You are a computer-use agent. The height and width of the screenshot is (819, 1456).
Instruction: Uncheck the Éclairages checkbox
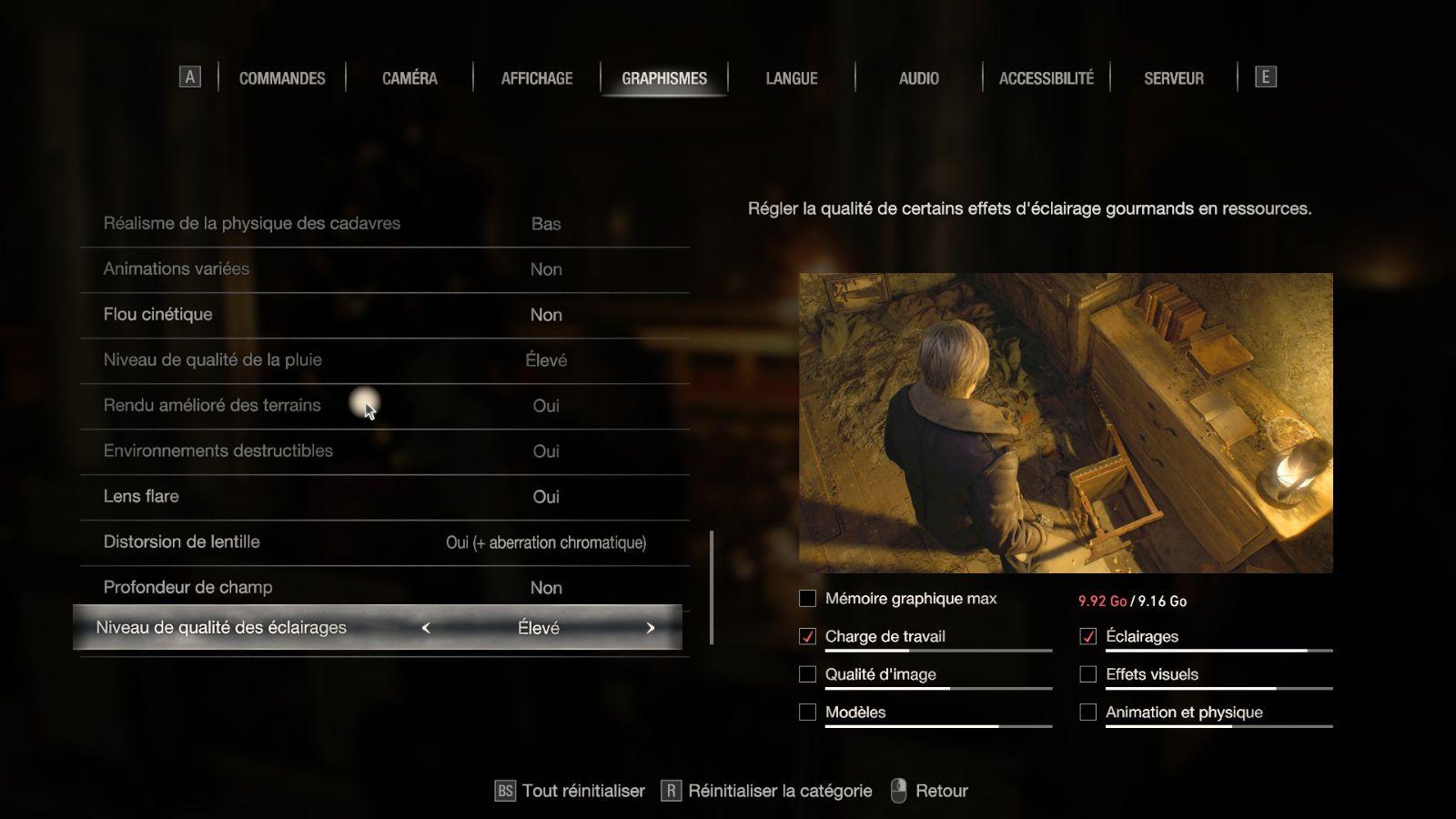tap(1087, 637)
